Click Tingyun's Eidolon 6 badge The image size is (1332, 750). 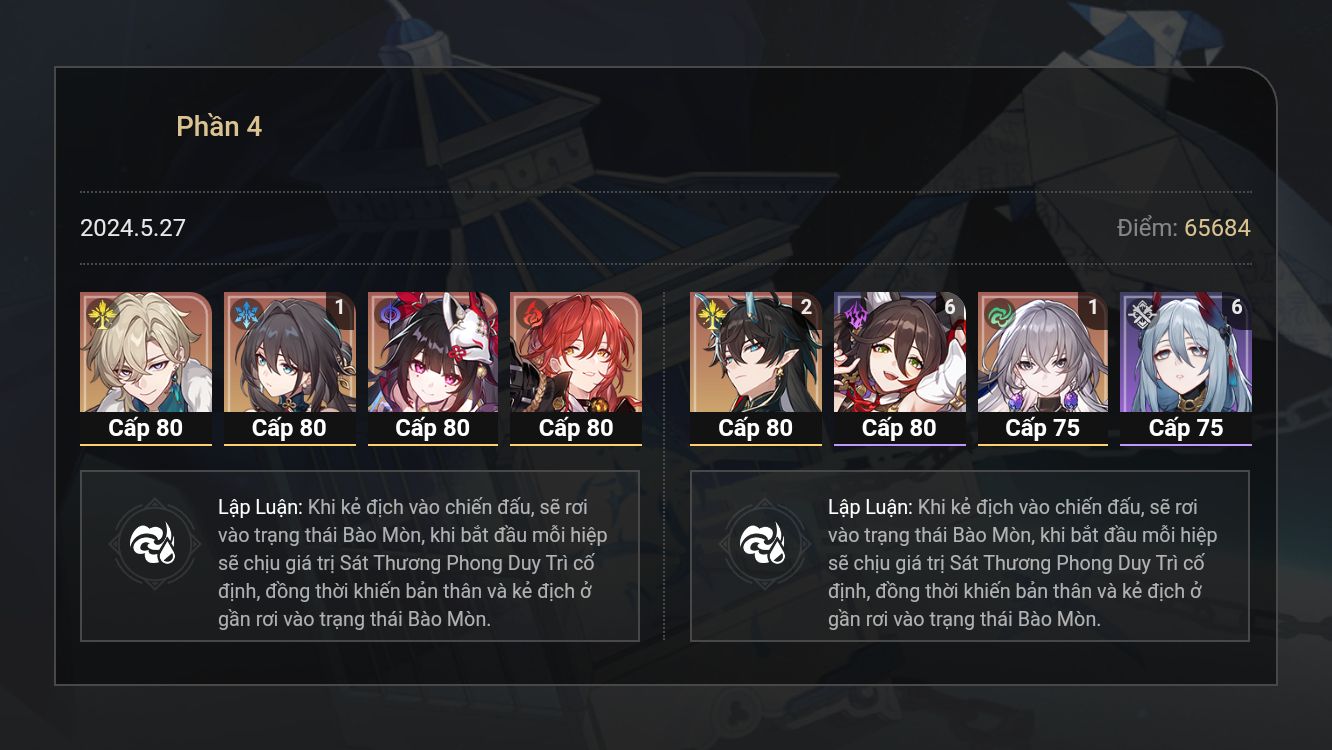point(949,309)
